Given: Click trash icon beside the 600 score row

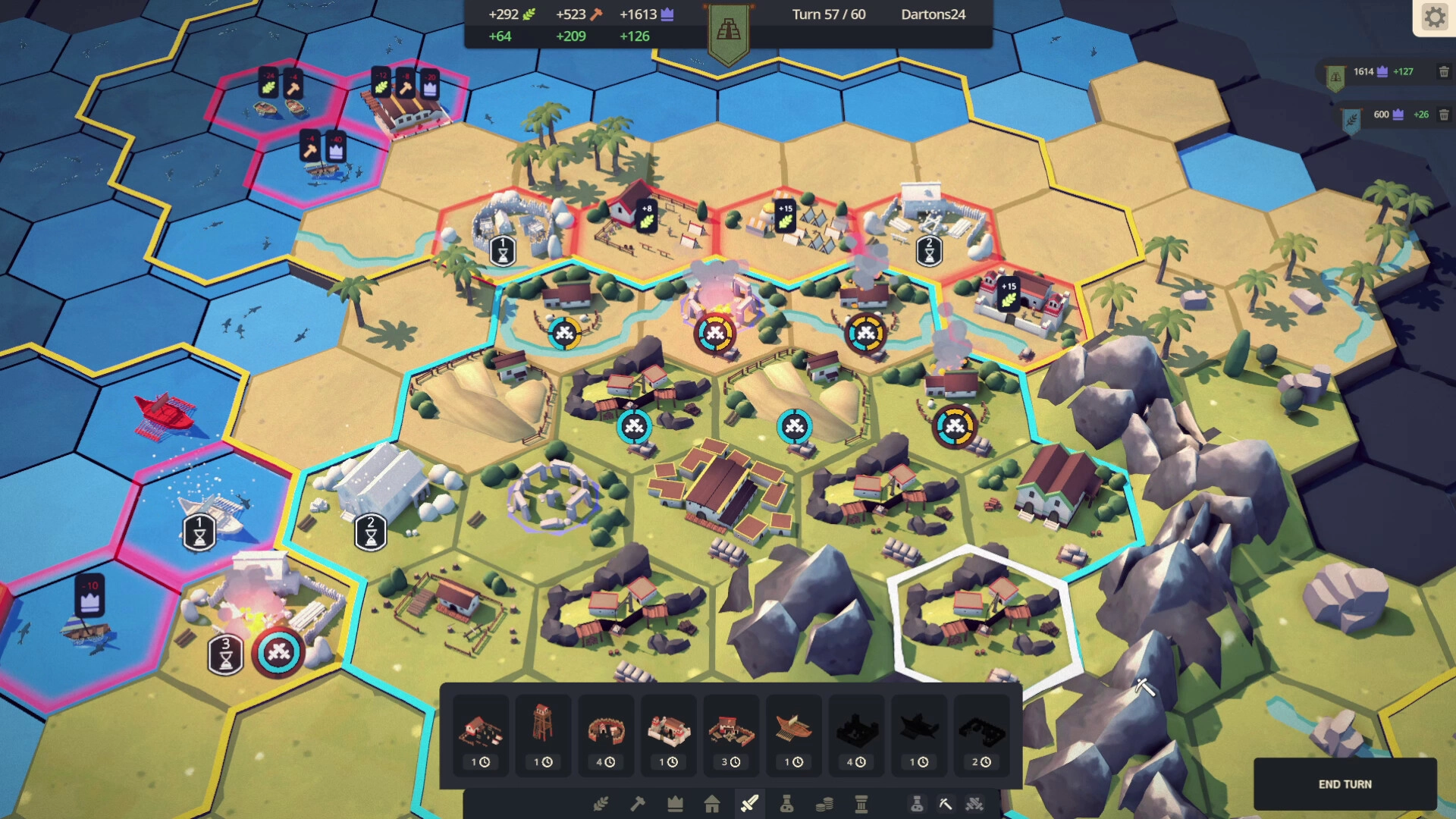Looking at the screenshot, I should point(1444,115).
